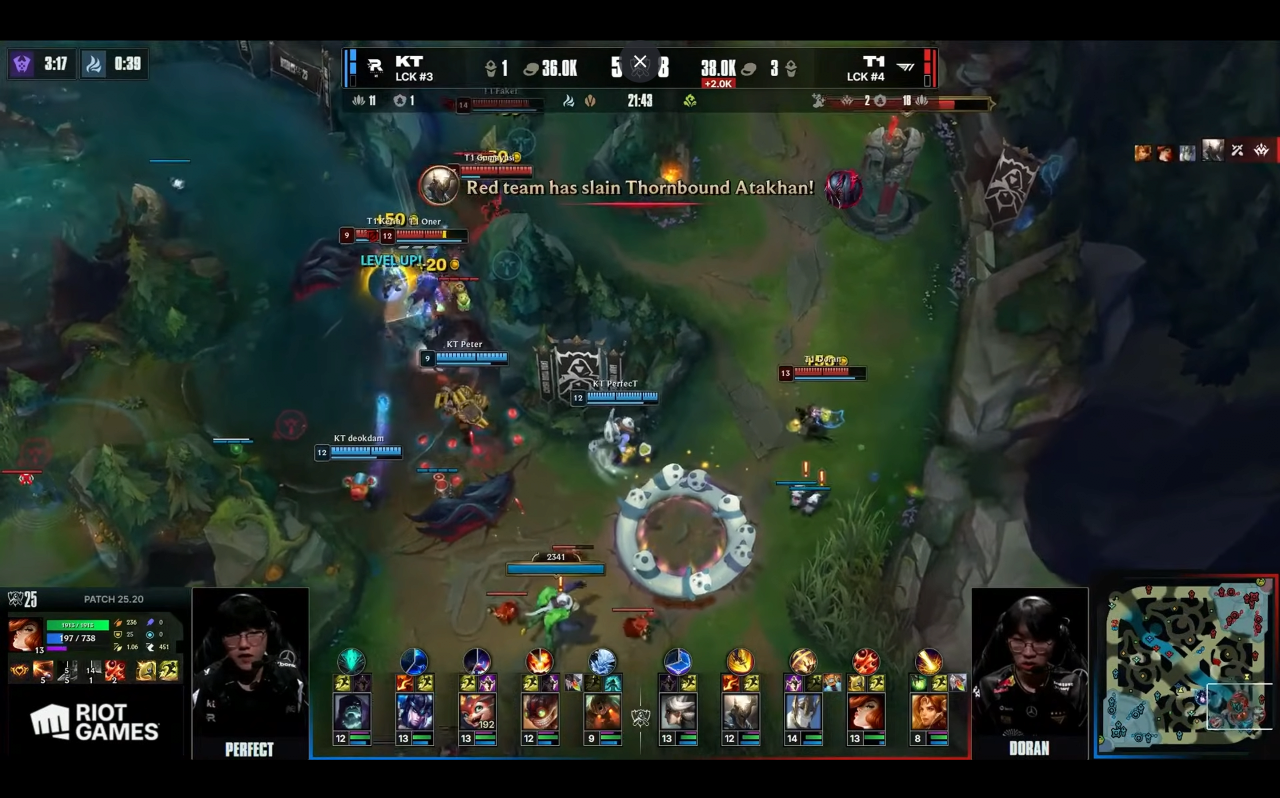Click the Love Tap heart passive icon
Image resolution: width=1280 pixels, height=798 pixels.
[x=19, y=670]
